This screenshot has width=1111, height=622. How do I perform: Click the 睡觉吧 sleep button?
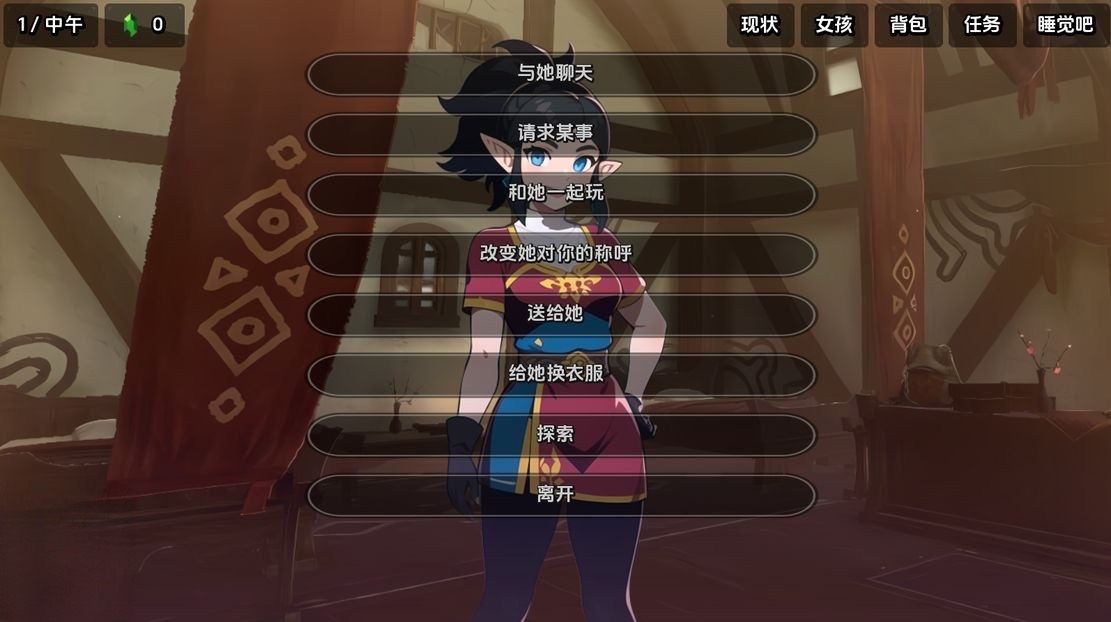click(1065, 25)
